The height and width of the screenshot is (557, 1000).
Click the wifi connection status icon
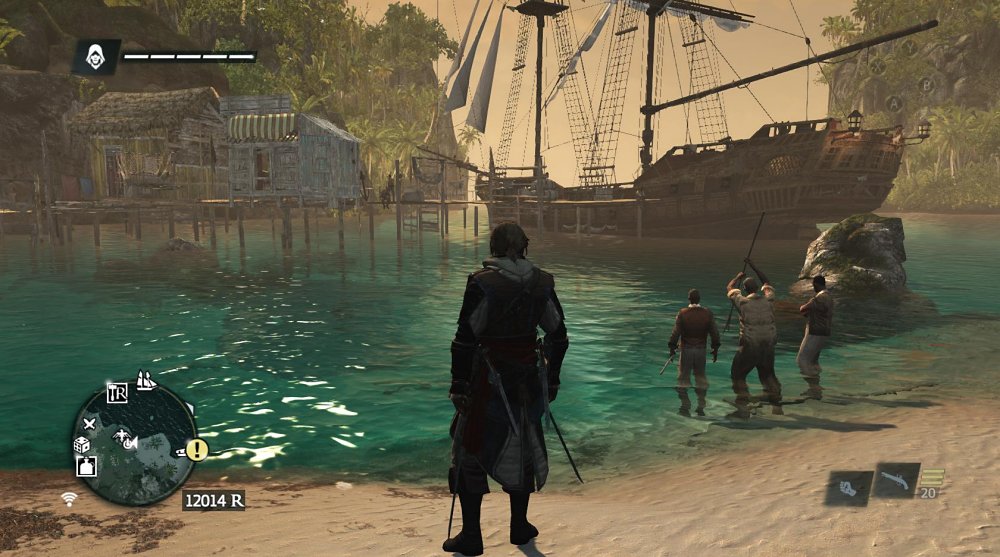point(69,497)
